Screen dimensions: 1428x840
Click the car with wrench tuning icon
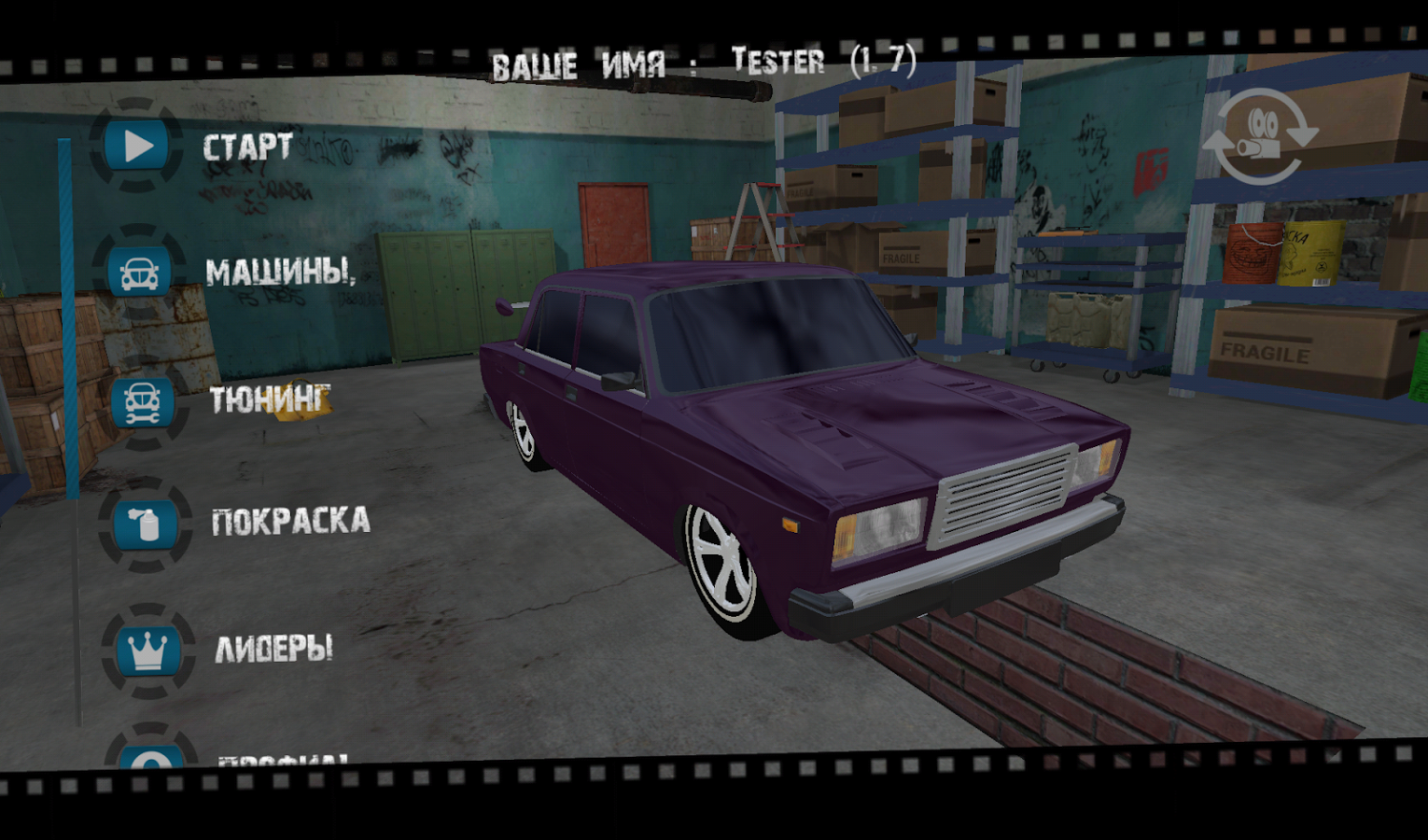point(142,401)
